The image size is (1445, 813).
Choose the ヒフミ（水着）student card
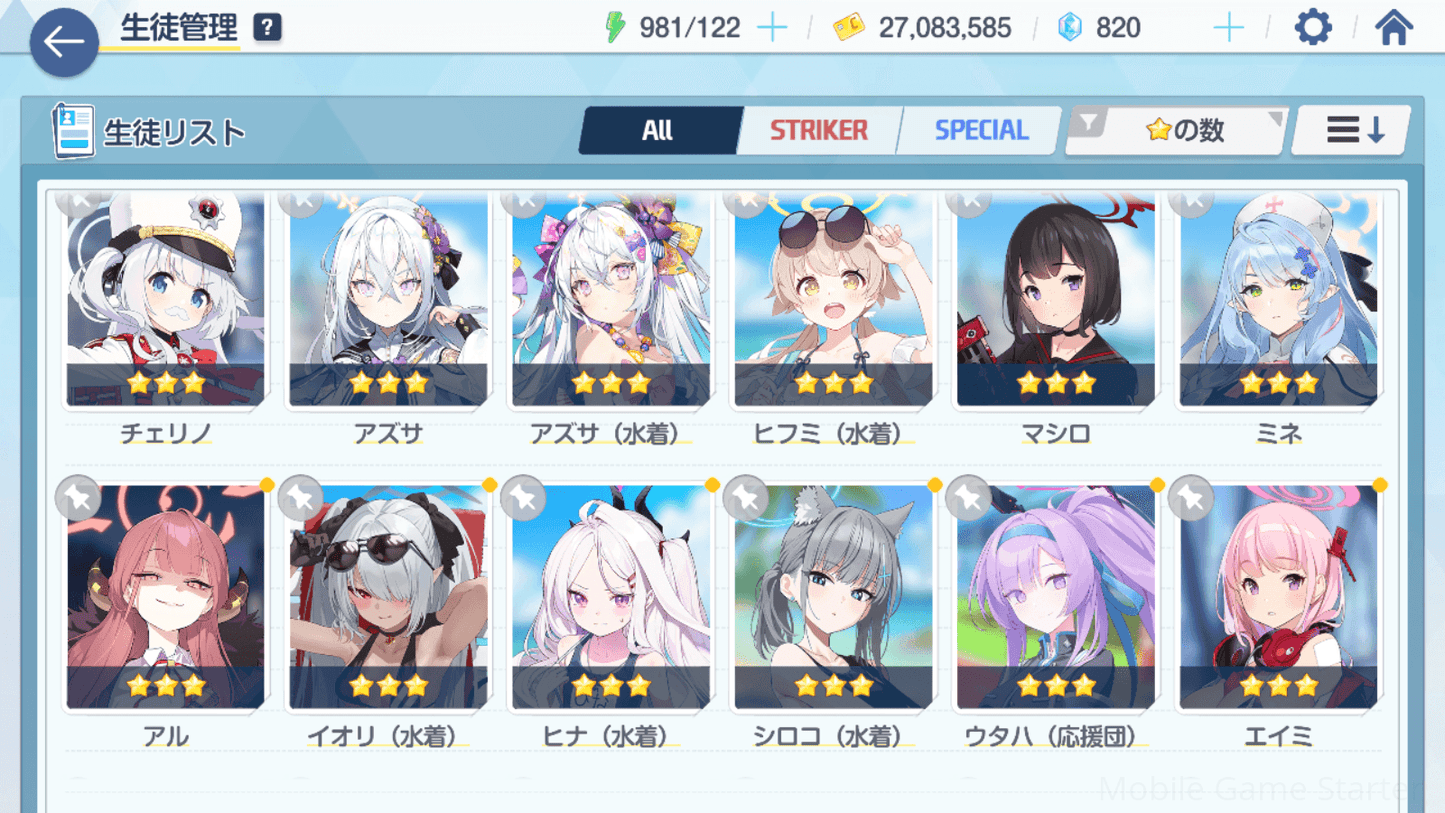click(x=833, y=300)
